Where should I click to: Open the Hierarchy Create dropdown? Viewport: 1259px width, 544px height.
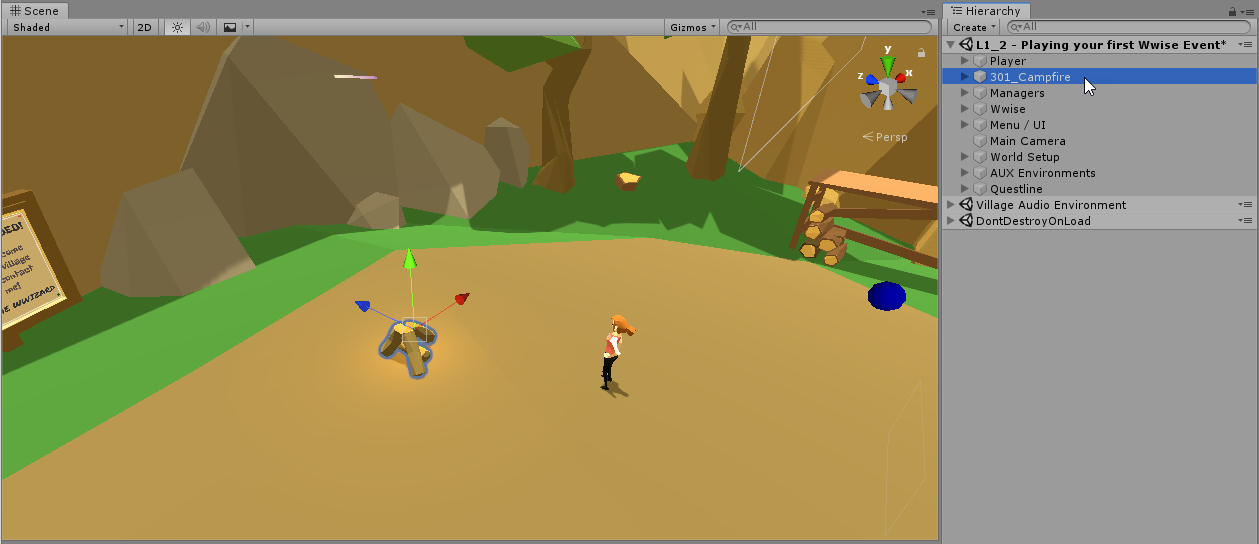pos(973,27)
